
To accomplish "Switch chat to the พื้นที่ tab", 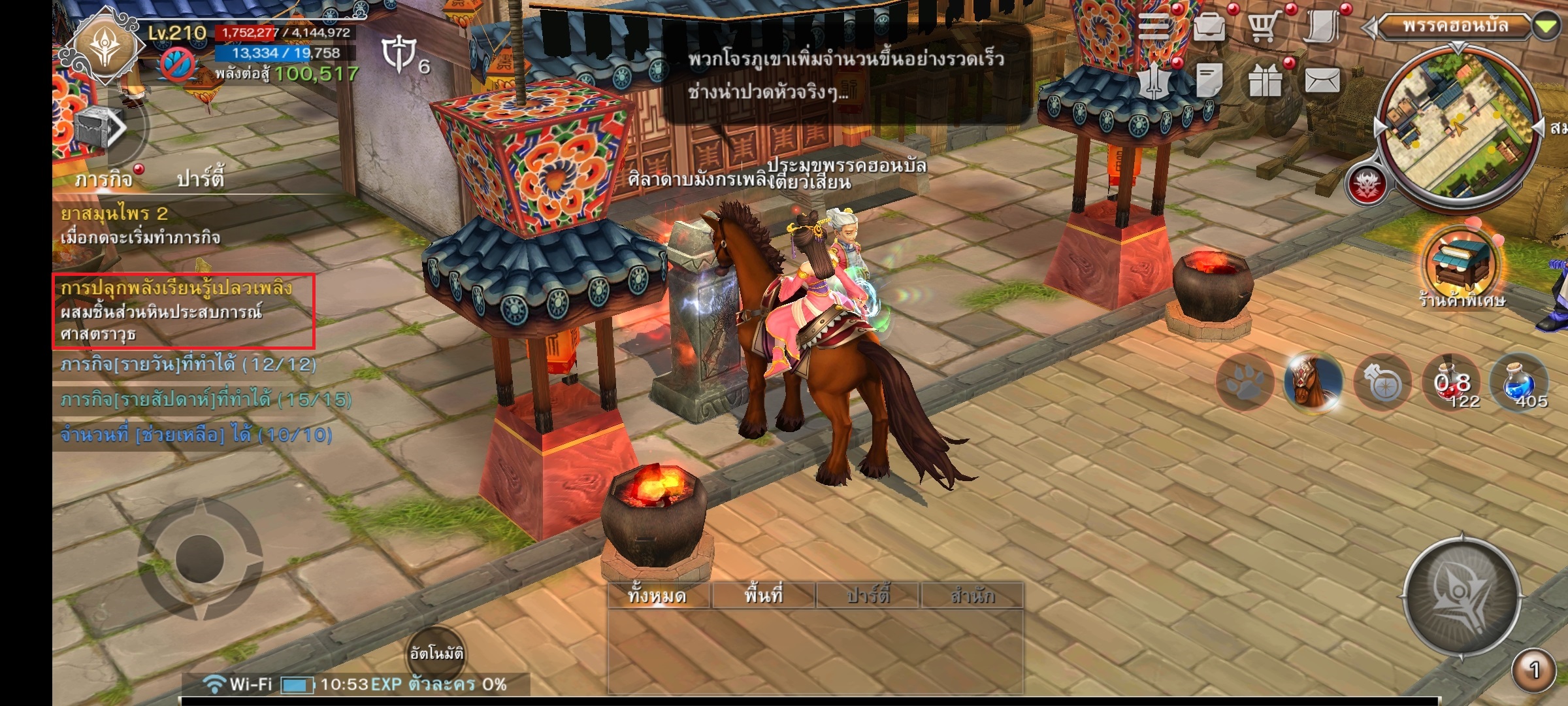I will pos(763,596).
